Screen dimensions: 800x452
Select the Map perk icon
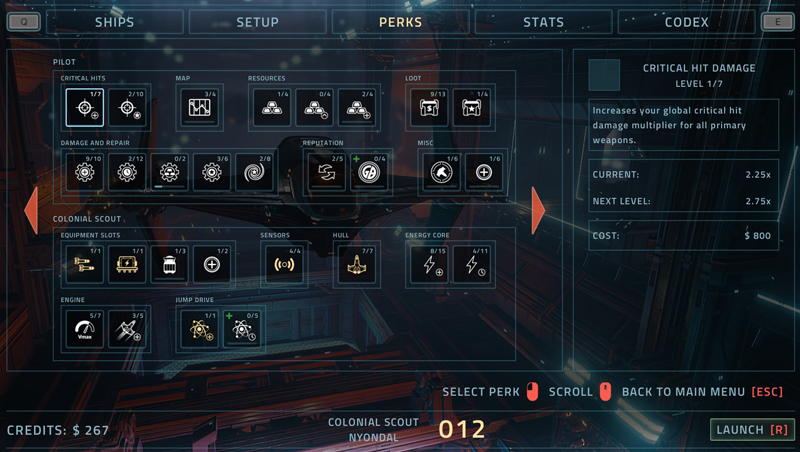coord(199,108)
